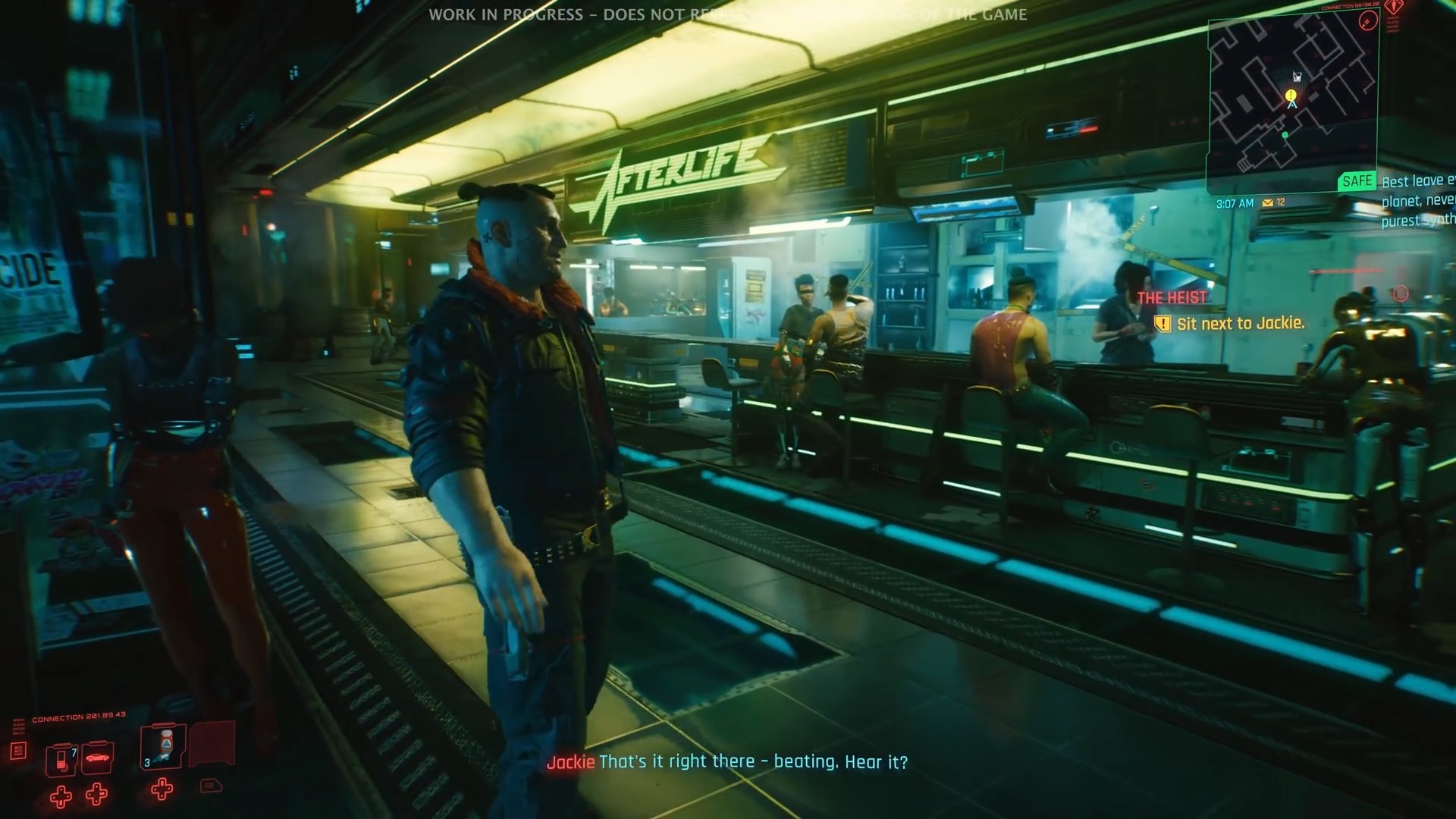This screenshot has height=819, width=1456.
Task: Click the bar drink marker on minimap
Action: pyautogui.click(x=1297, y=77)
